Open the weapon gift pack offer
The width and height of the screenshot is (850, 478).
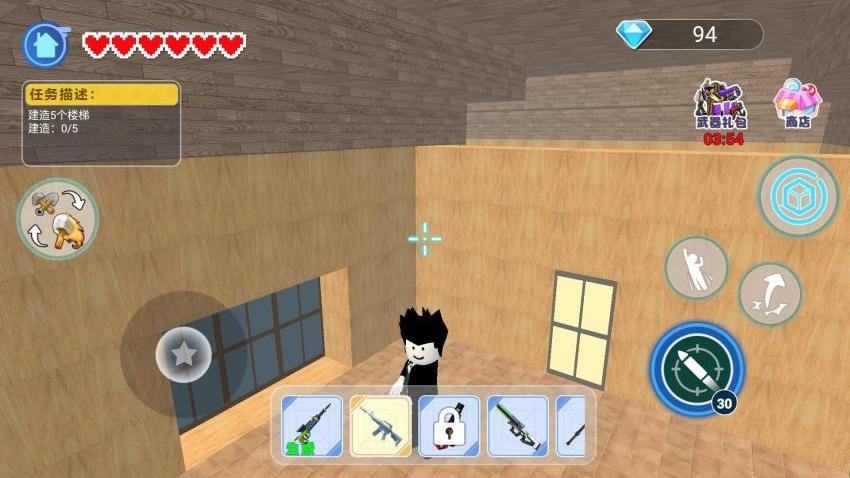pyautogui.click(x=721, y=106)
